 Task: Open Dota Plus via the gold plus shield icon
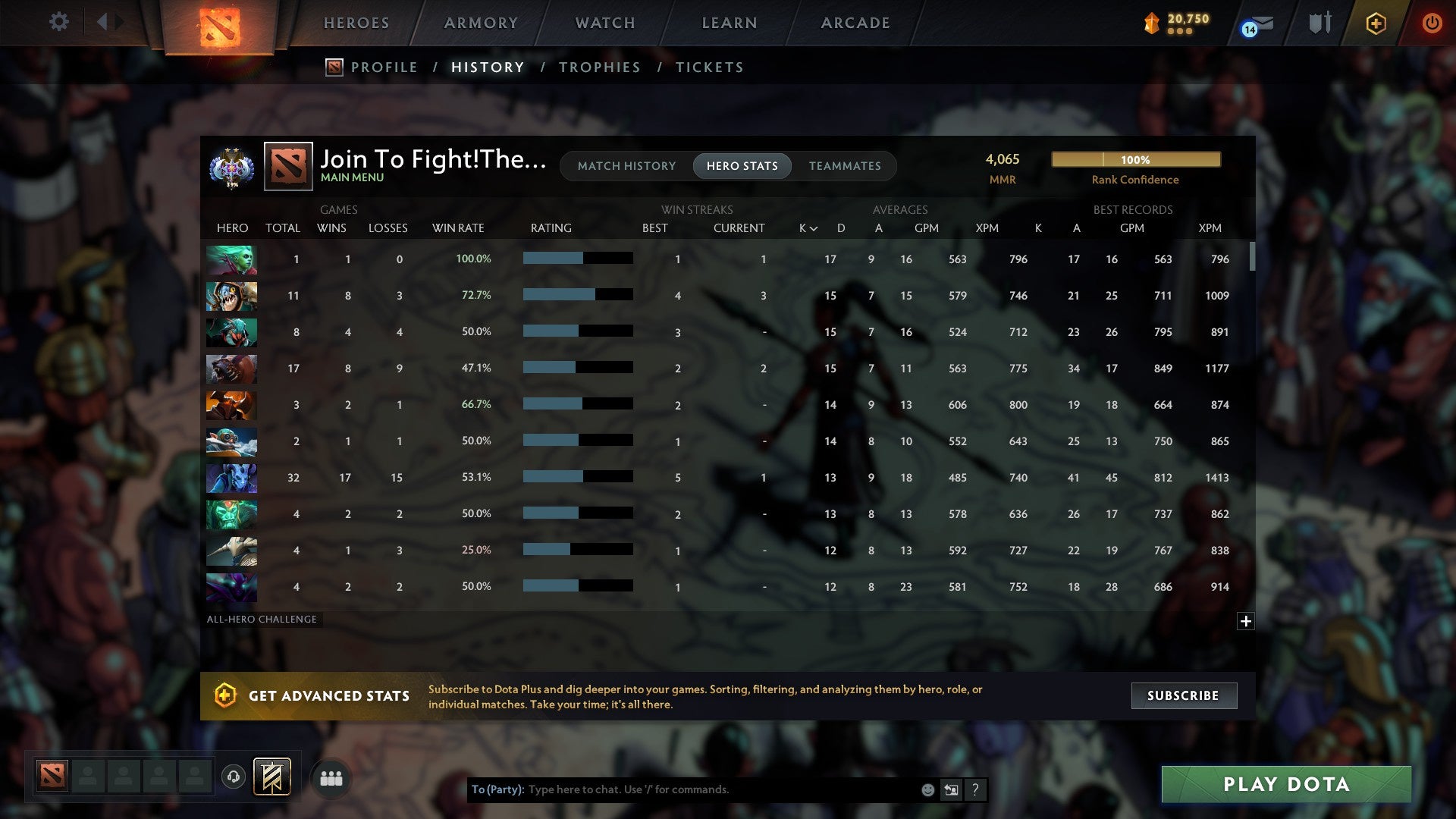point(1376,23)
